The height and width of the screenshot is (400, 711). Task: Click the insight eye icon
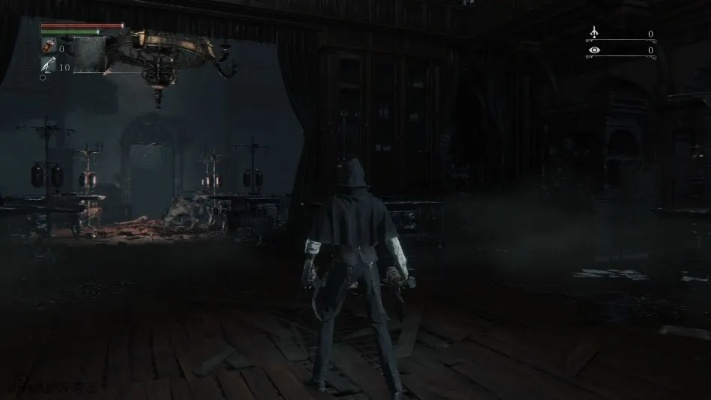point(595,49)
